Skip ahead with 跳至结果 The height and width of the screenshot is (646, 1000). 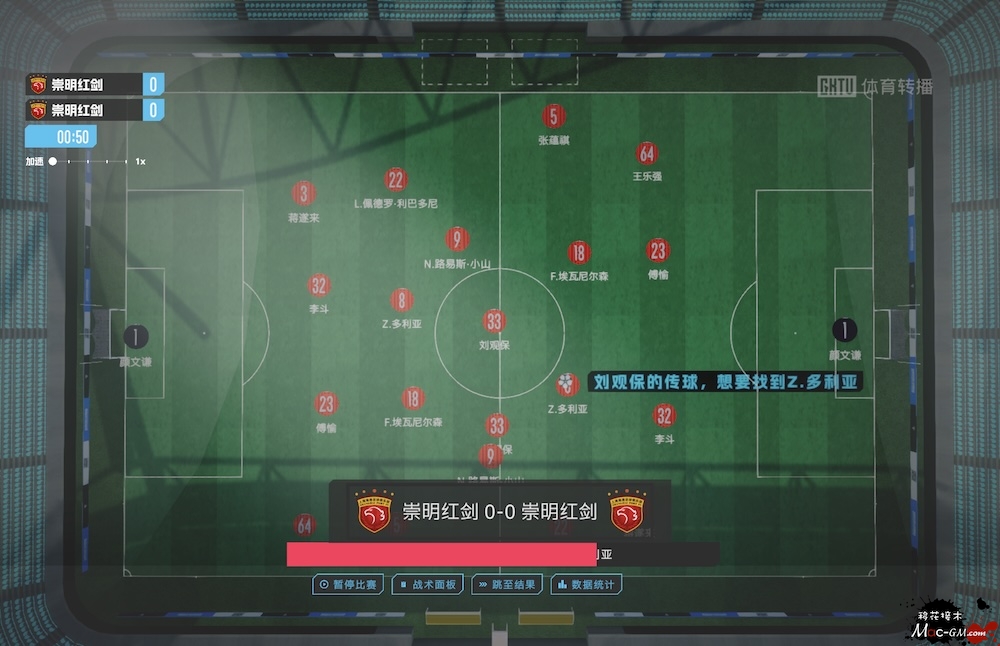coord(508,584)
